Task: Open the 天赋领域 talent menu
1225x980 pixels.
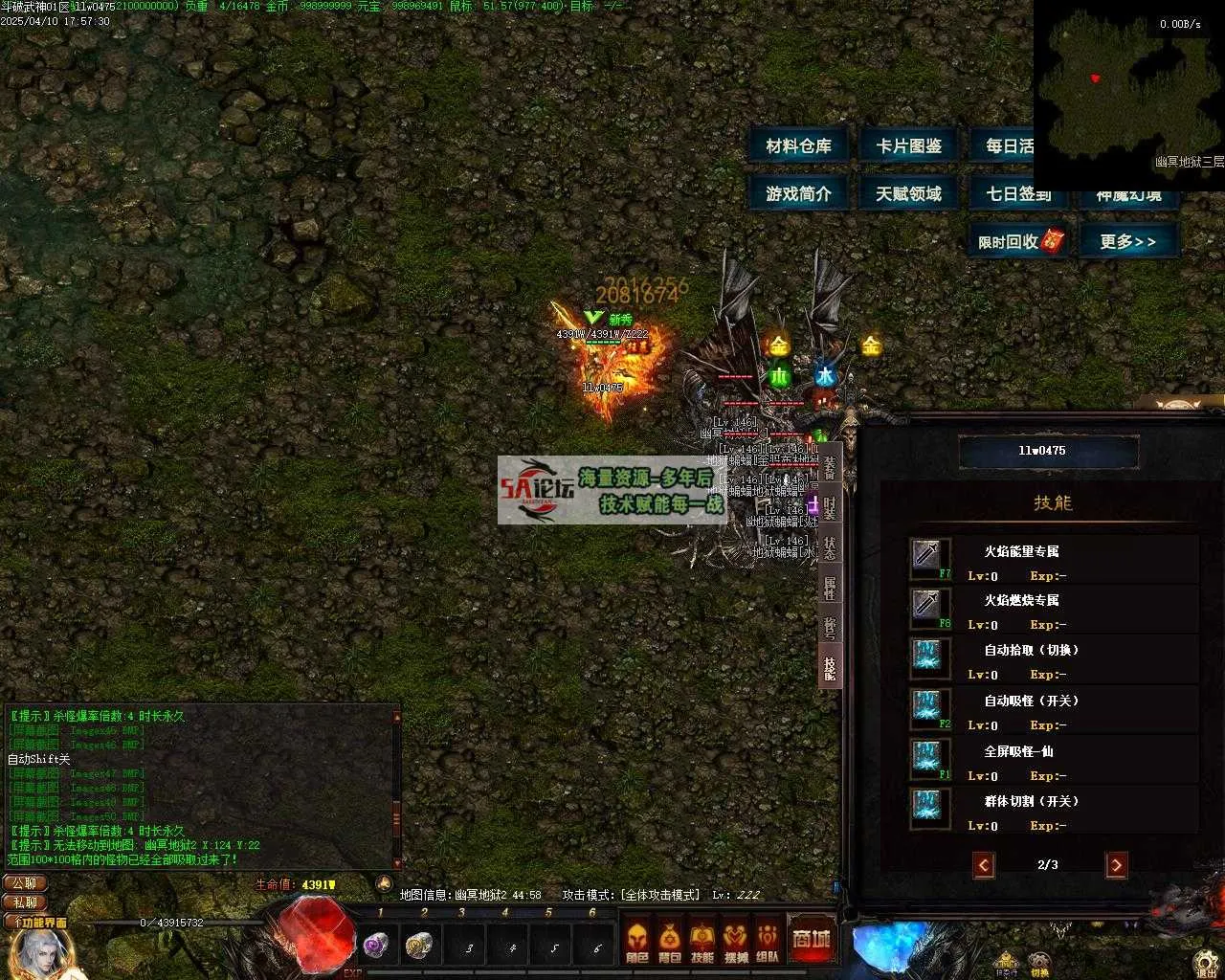Action: [908, 193]
